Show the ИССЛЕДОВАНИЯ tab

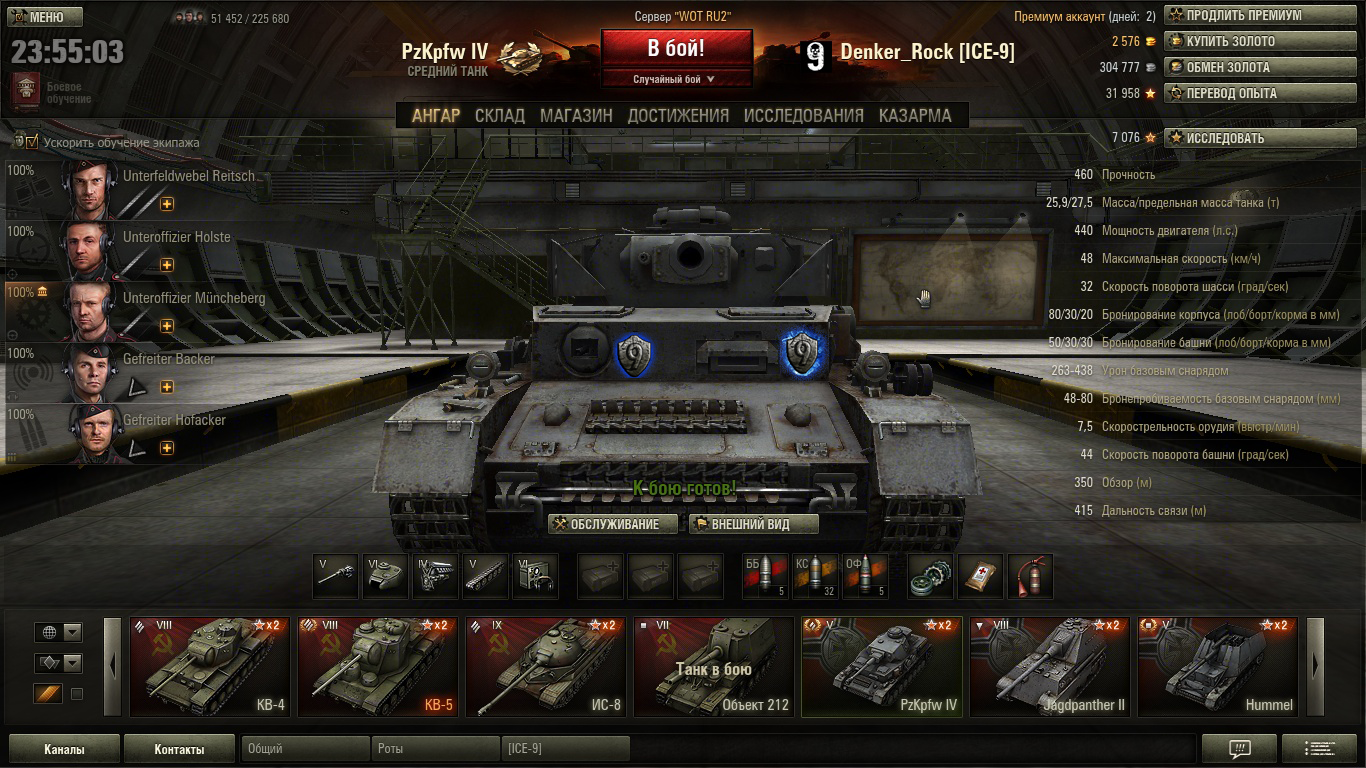tap(803, 115)
